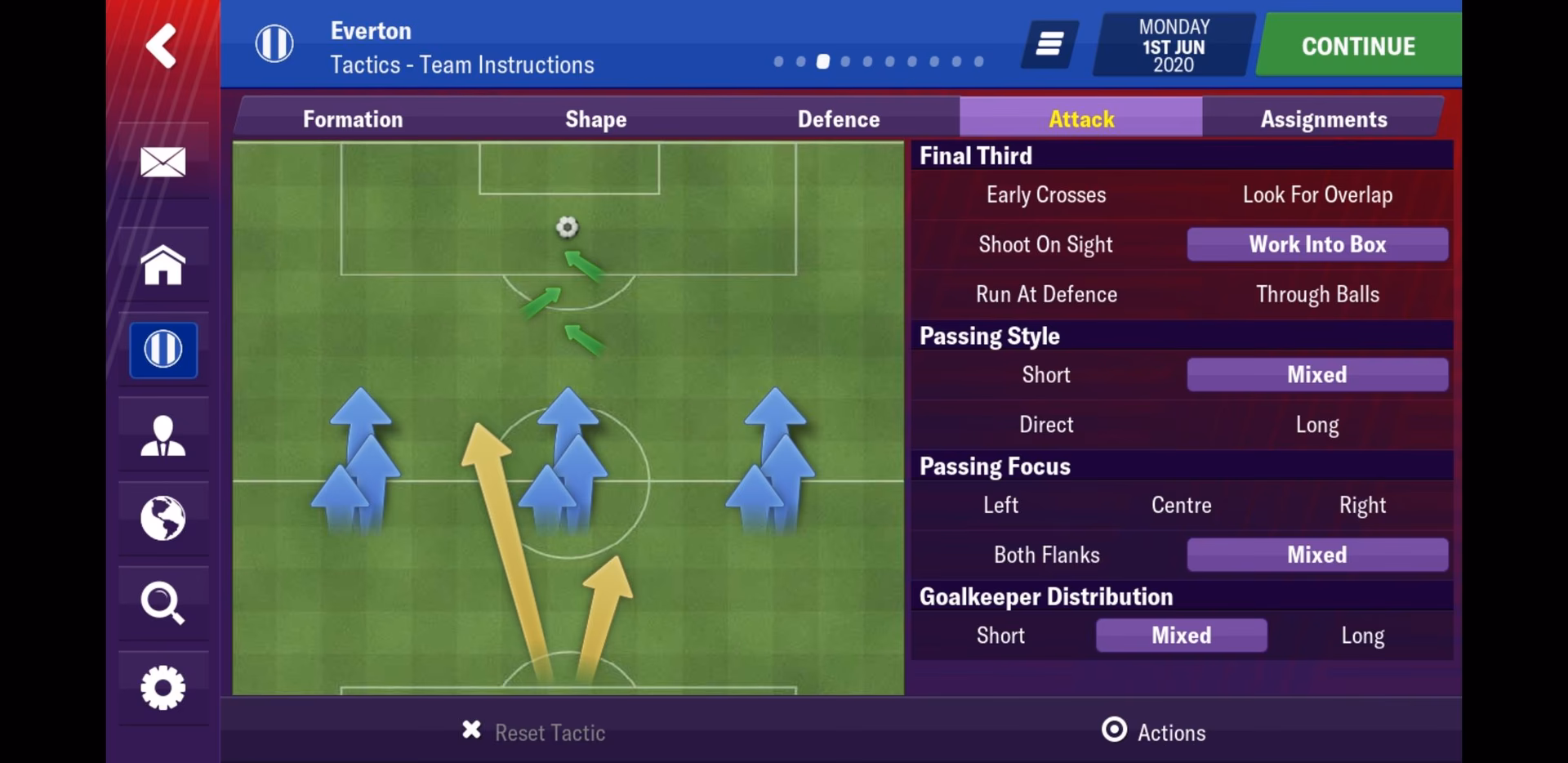Screen dimensions: 1568x763
Task: Click the Monday 1st Jun 2020 date panel
Action: 1172,46
